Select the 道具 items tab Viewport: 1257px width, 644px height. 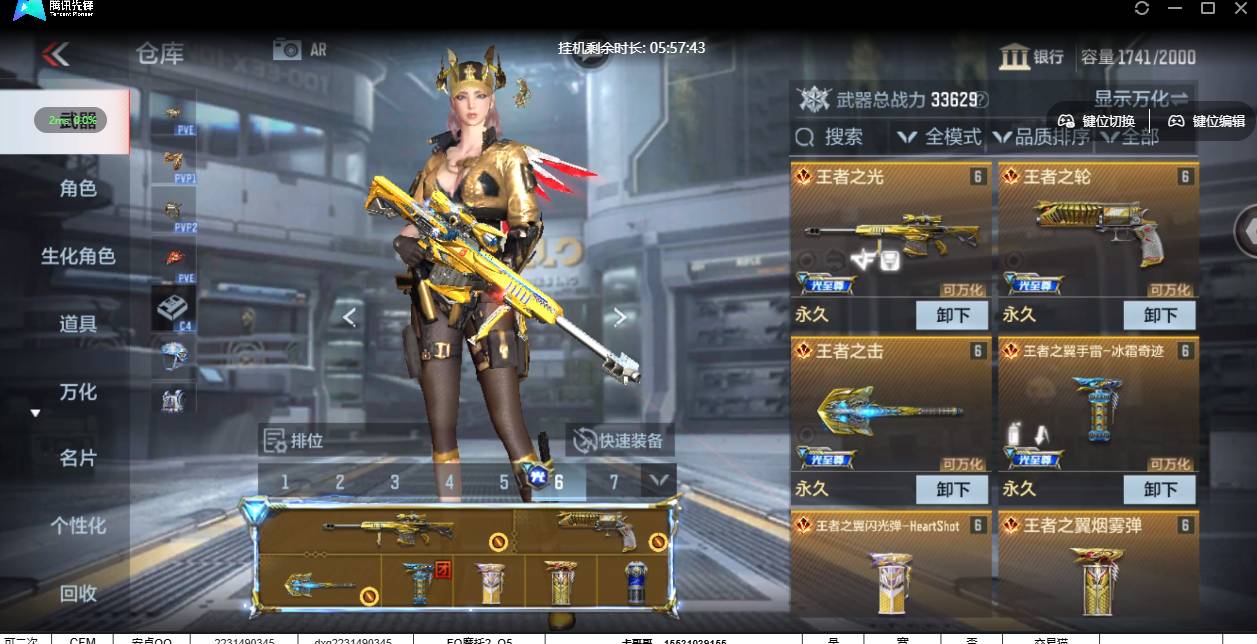coord(78,323)
